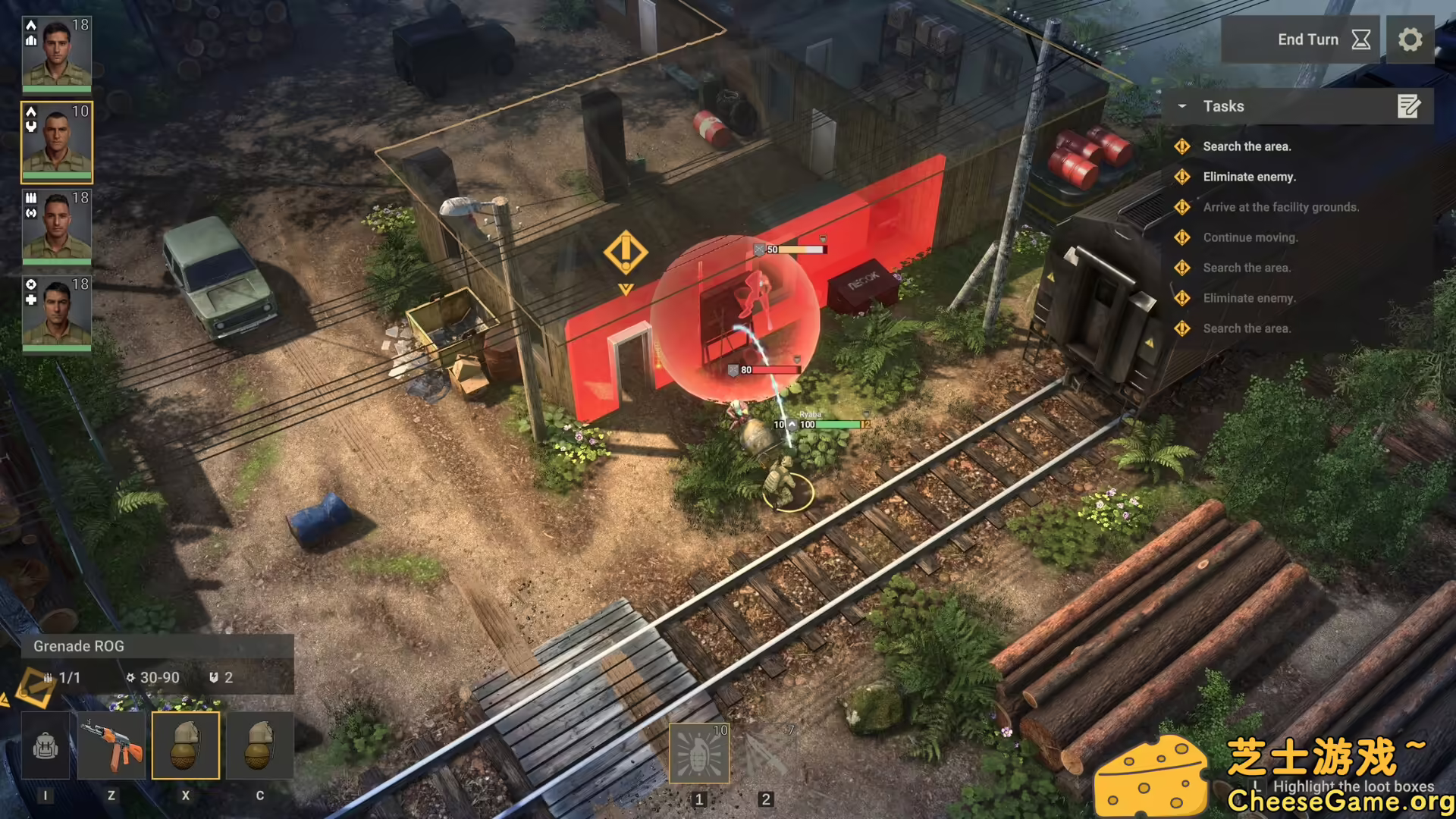This screenshot has width=1456, height=819.
Task: Select the Grenade ROG in slot X
Action: [x=186, y=745]
